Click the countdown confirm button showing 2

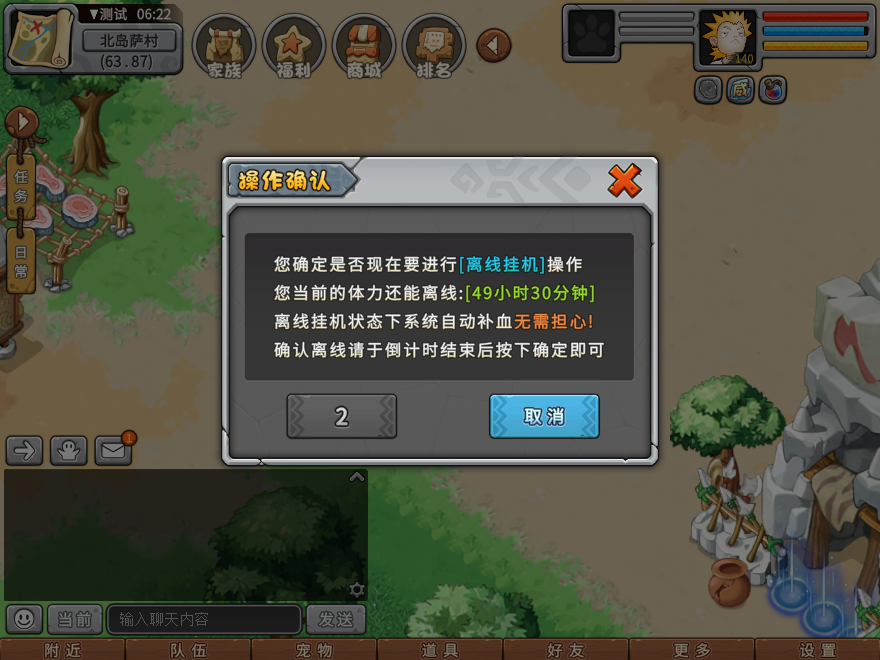point(341,416)
